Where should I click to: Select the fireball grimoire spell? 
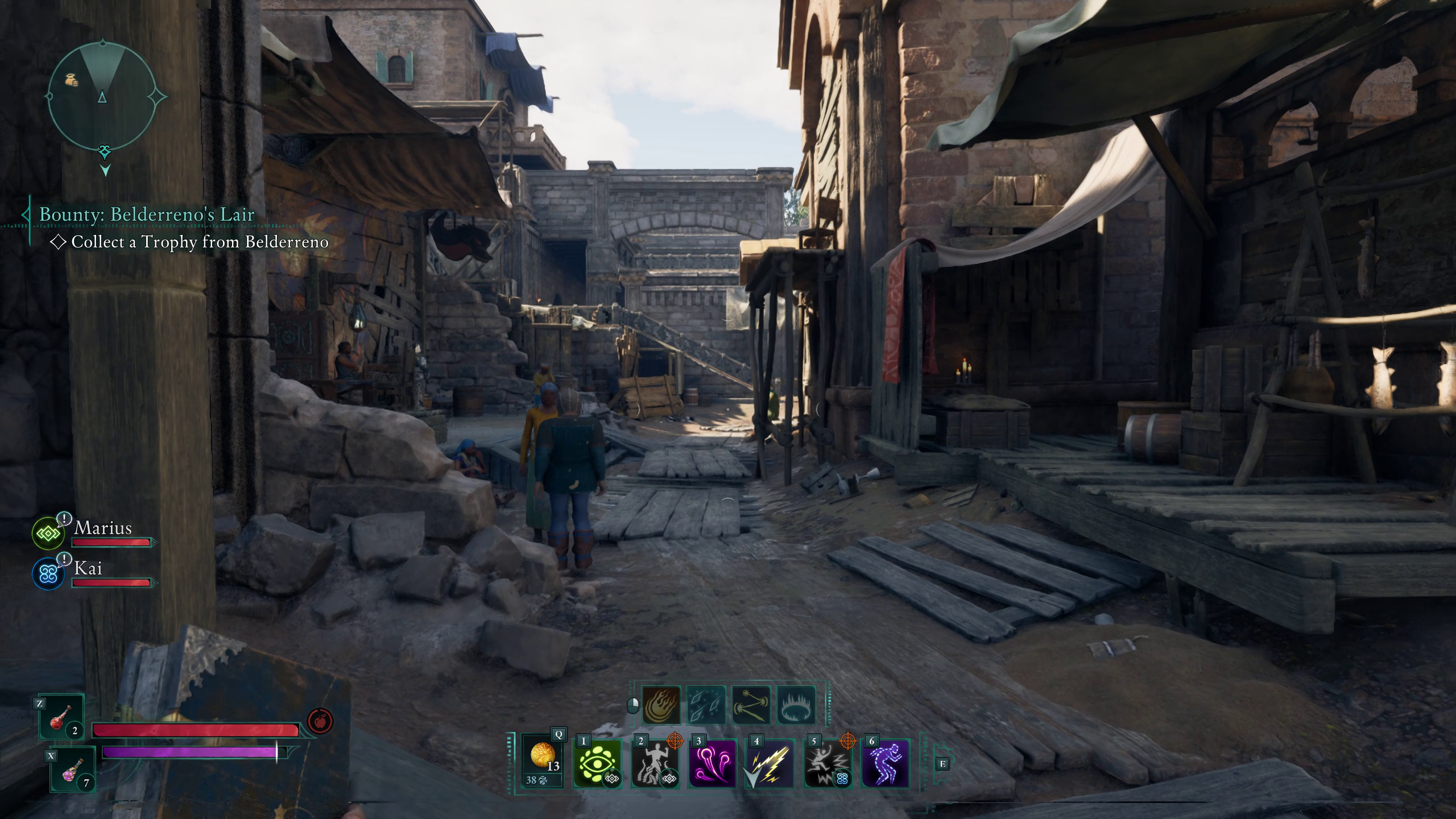(x=661, y=705)
